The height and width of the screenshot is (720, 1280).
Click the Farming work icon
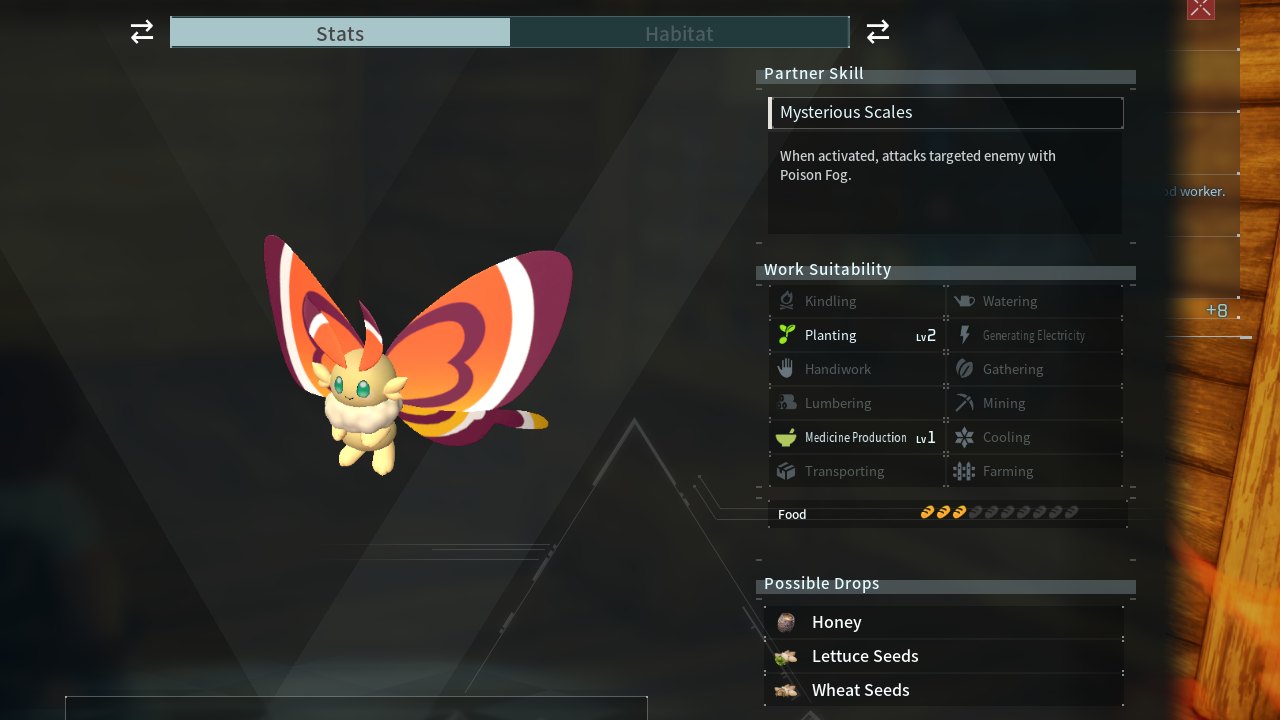[x=963, y=471]
